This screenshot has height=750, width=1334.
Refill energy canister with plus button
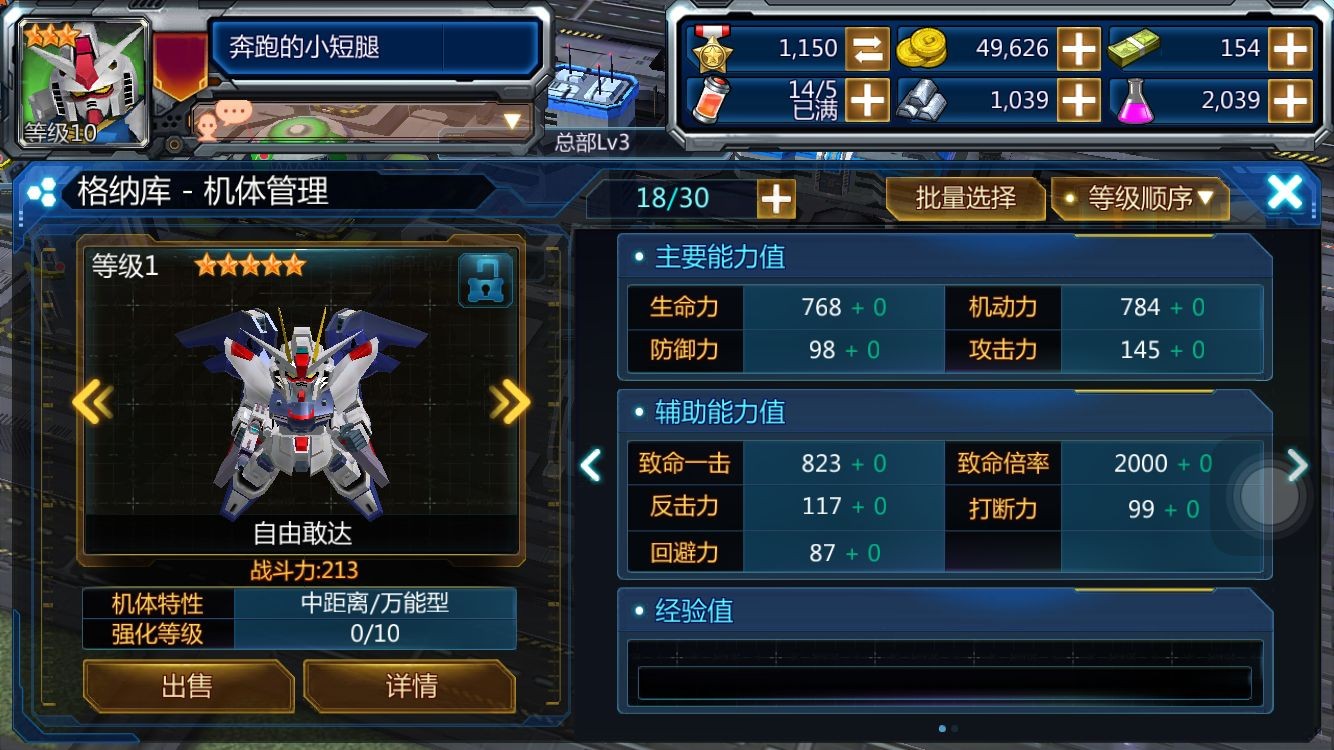click(867, 100)
